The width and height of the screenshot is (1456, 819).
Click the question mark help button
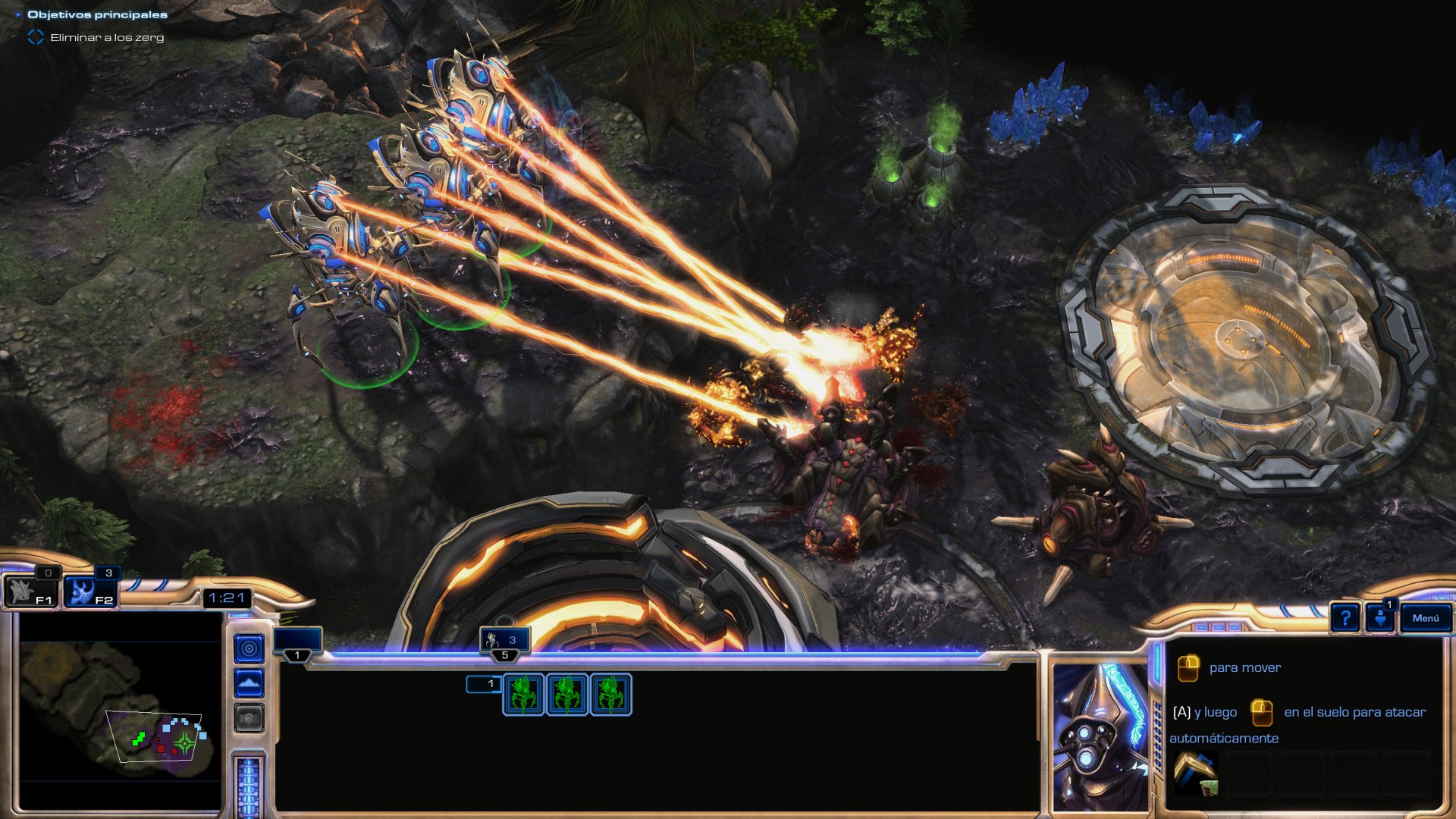click(x=1345, y=618)
